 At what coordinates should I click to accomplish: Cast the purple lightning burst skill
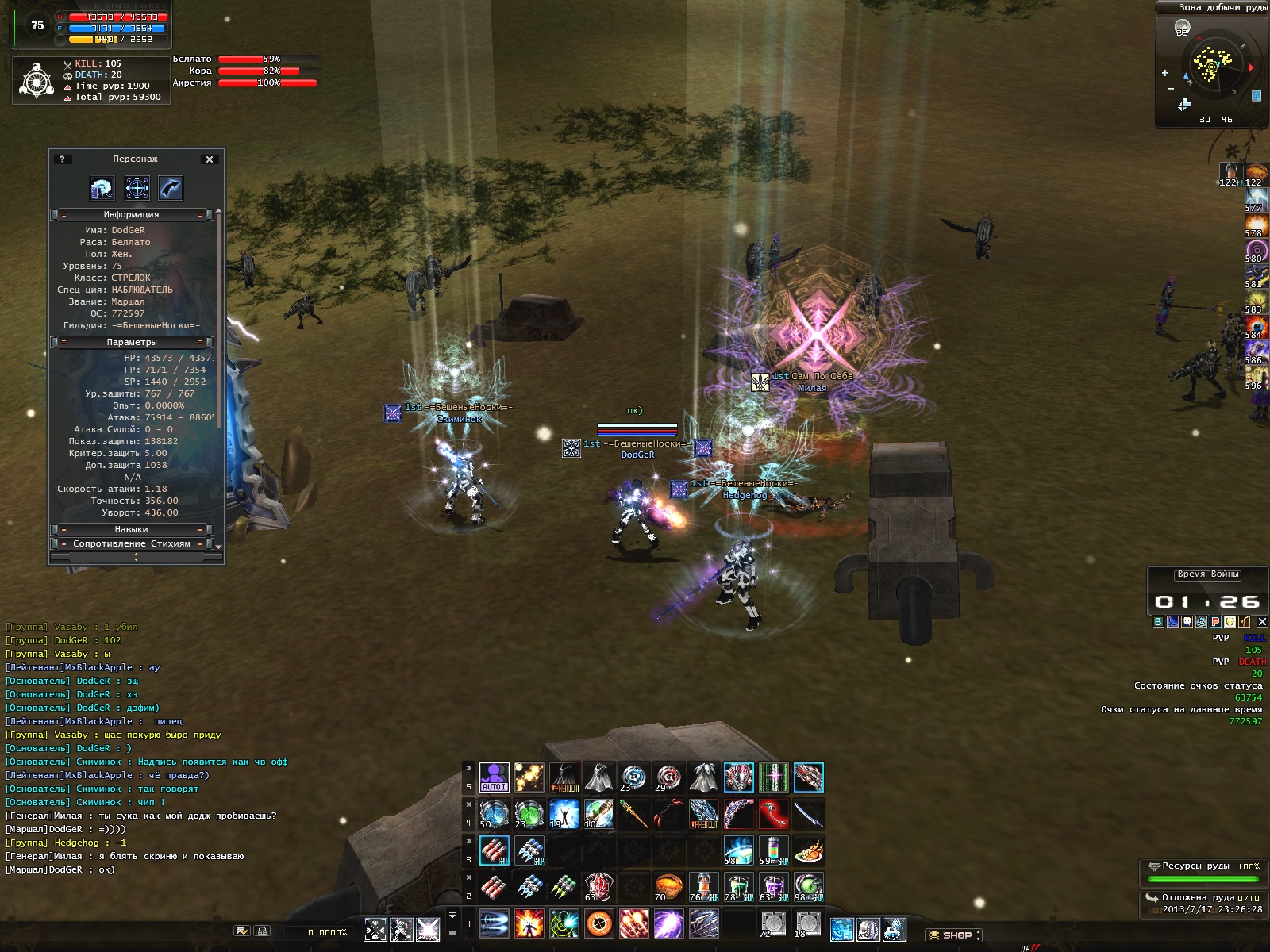tap(668, 924)
